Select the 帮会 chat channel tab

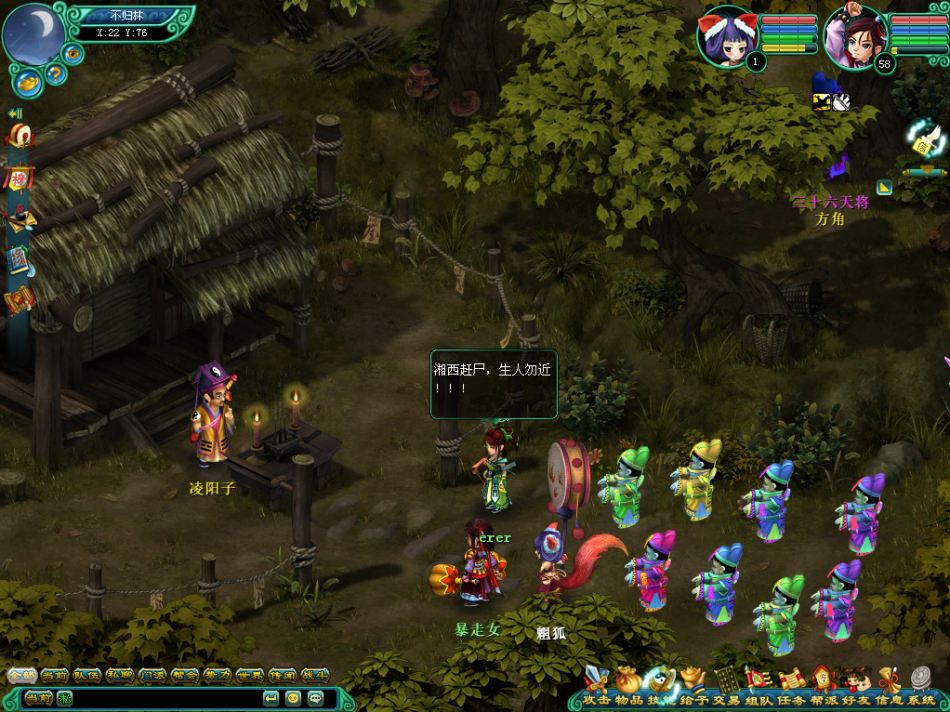184,675
